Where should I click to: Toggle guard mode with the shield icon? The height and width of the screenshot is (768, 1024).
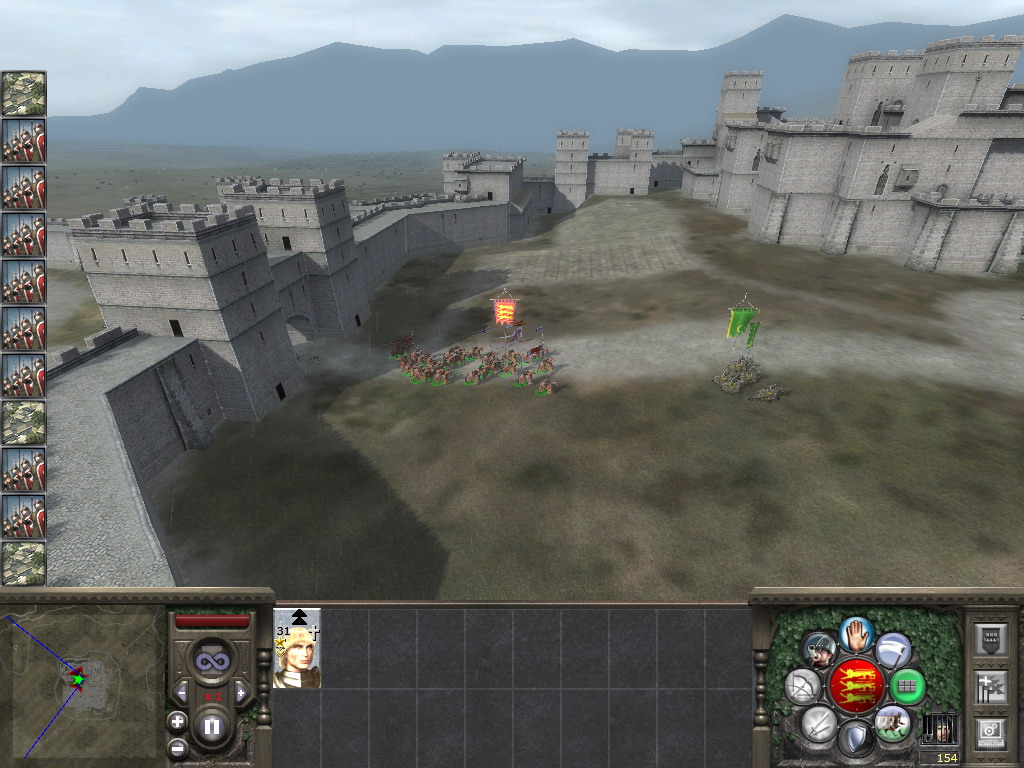click(x=855, y=739)
